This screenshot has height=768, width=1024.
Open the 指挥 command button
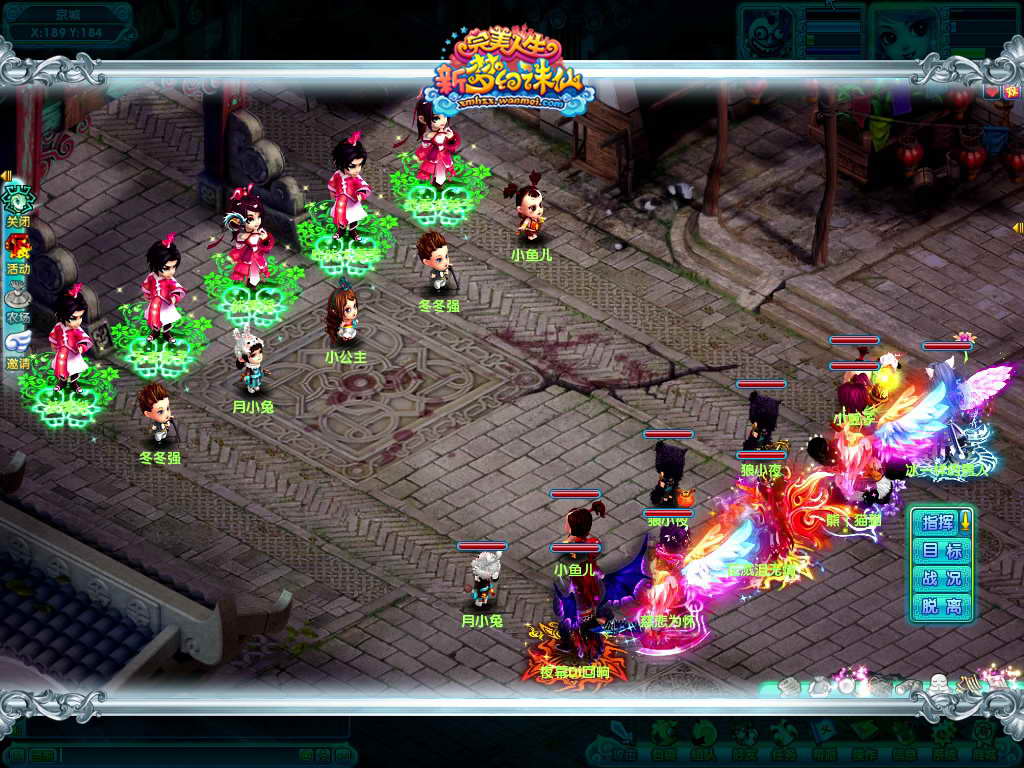click(x=938, y=522)
